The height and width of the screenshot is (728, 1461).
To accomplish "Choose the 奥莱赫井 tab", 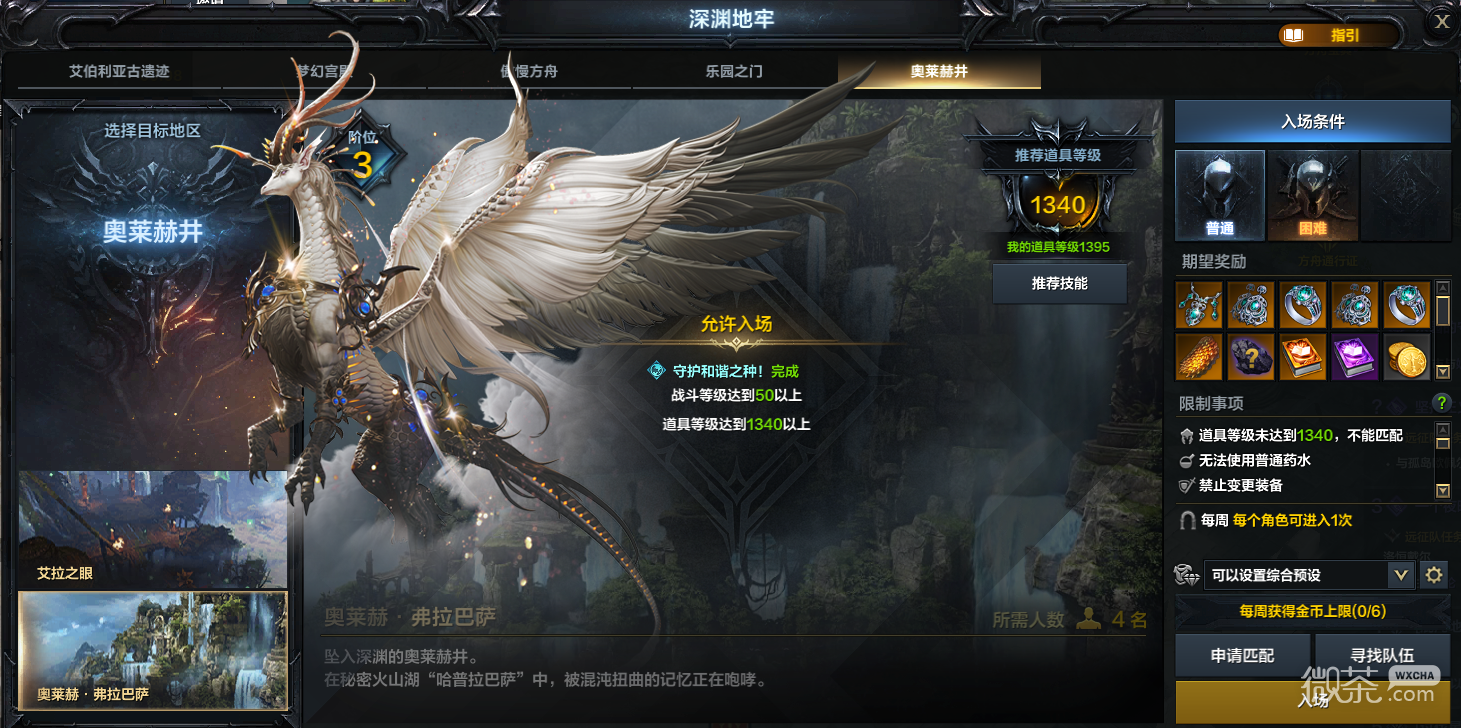I will 939,72.
